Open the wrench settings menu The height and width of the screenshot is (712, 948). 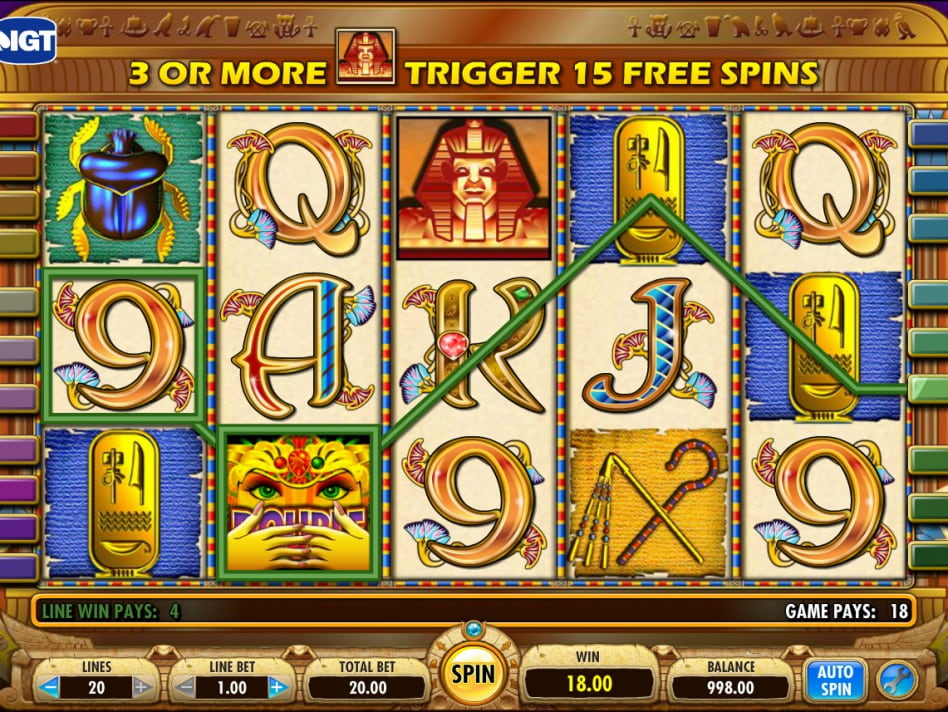896,681
